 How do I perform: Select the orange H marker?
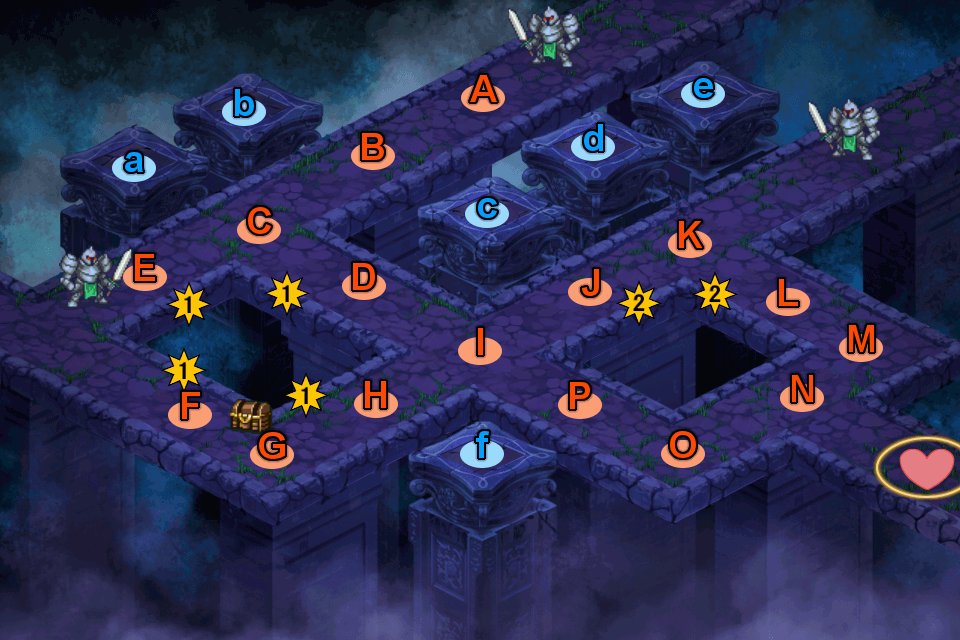pyautogui.click(x=376, y=399)
